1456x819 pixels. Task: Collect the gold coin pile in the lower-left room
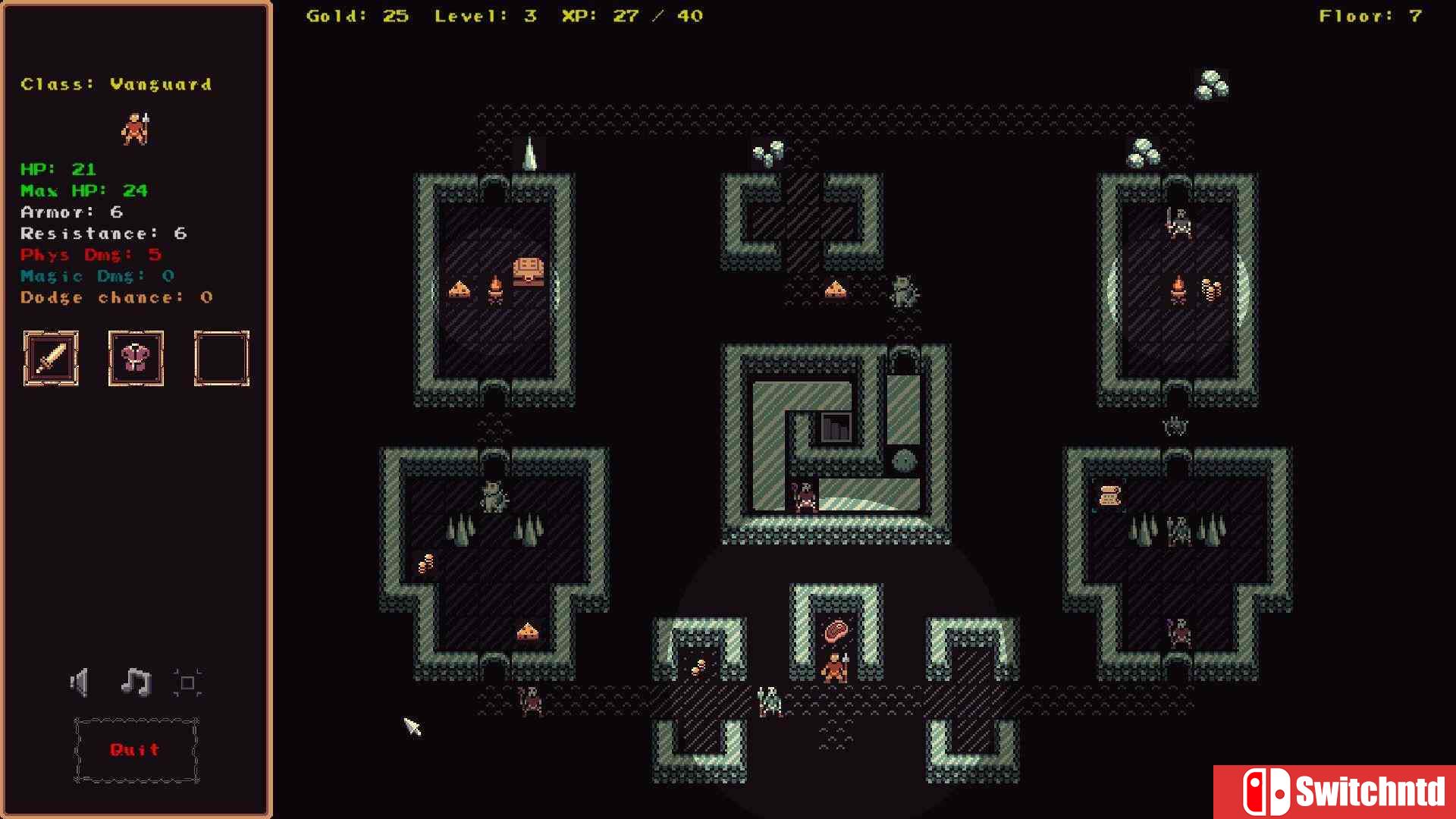coord(426,563)
